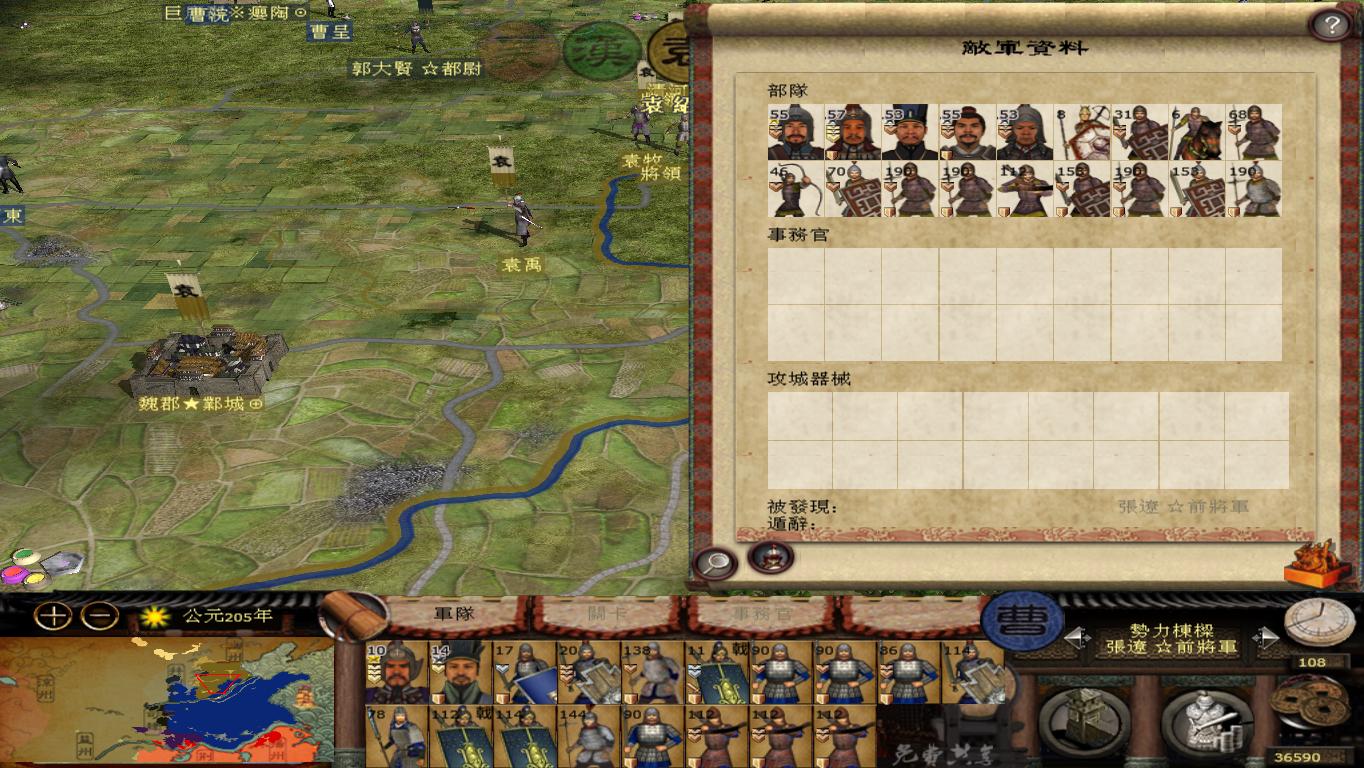The height and width of the screenshot is (768, 1364).
Task: Open the help question mark on the enemy panel
Action: [1333, 22]
